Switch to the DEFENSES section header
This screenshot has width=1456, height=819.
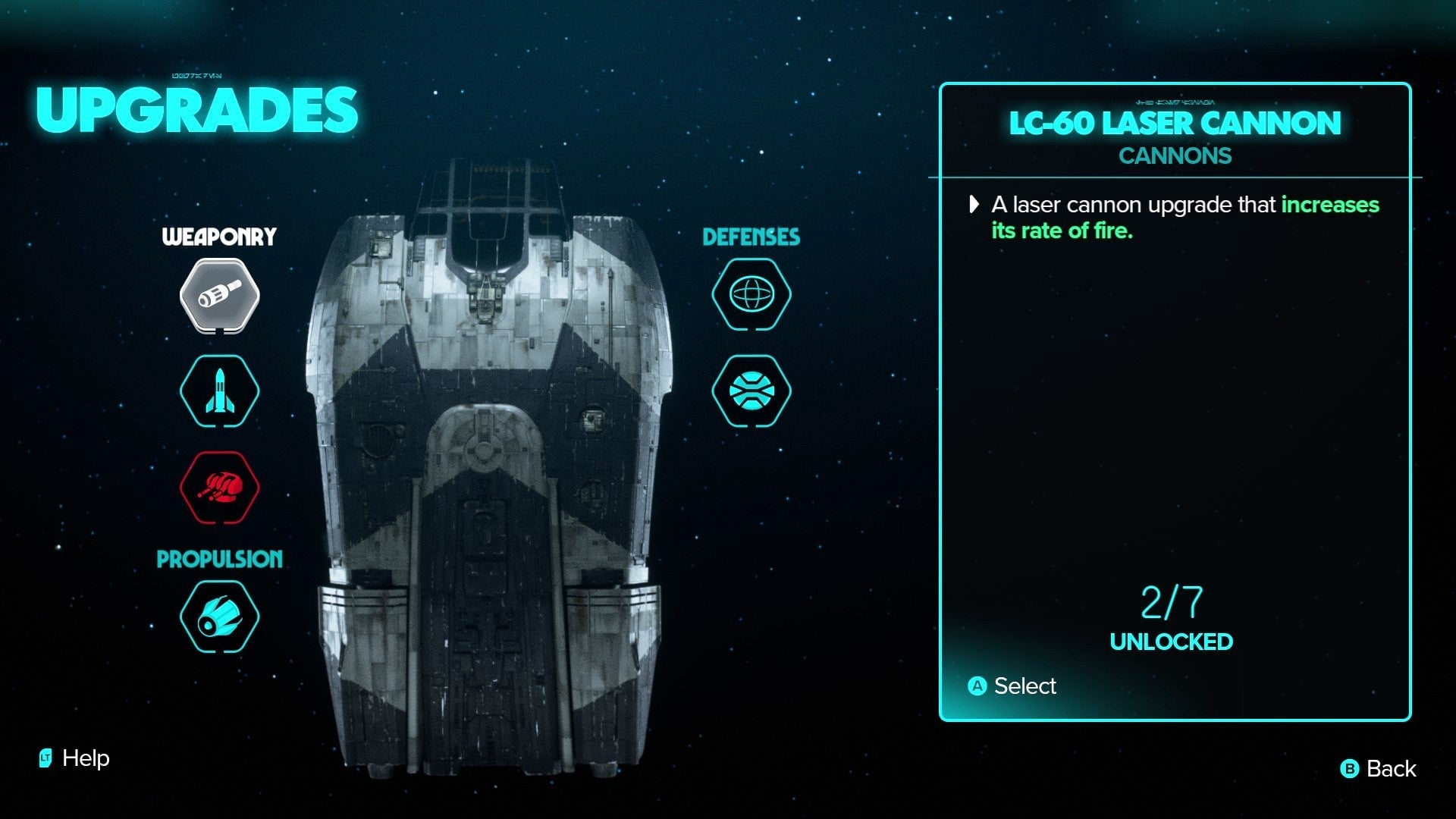[752, 236]
